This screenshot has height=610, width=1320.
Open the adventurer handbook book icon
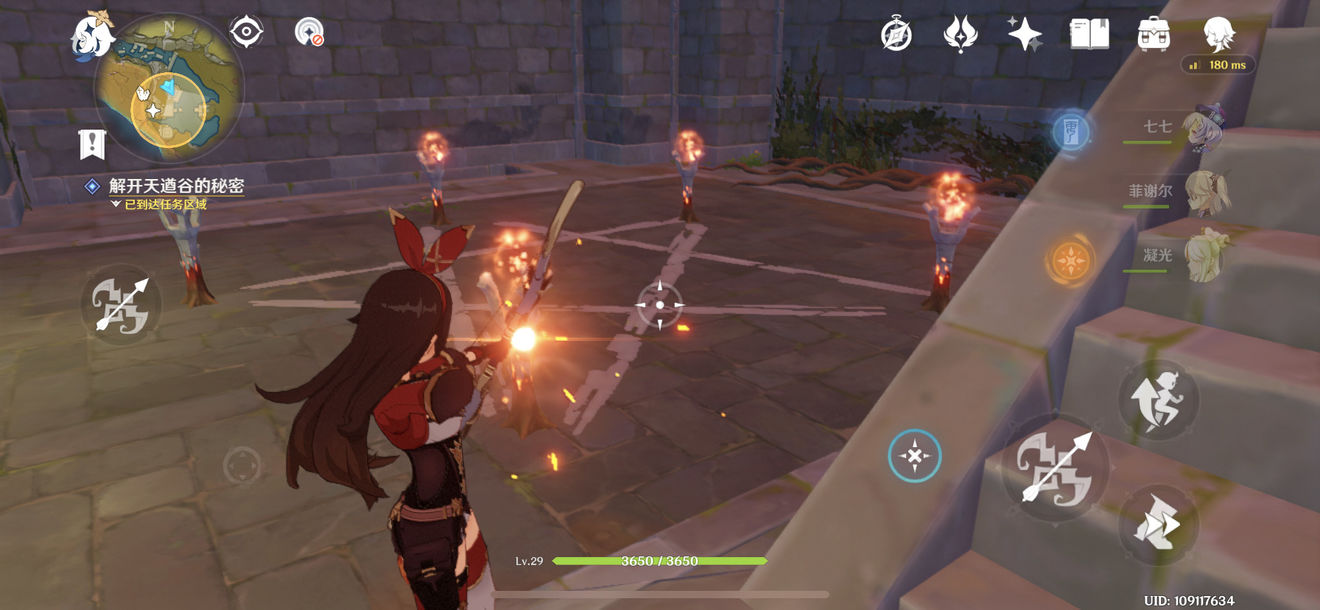(1089, 34)
